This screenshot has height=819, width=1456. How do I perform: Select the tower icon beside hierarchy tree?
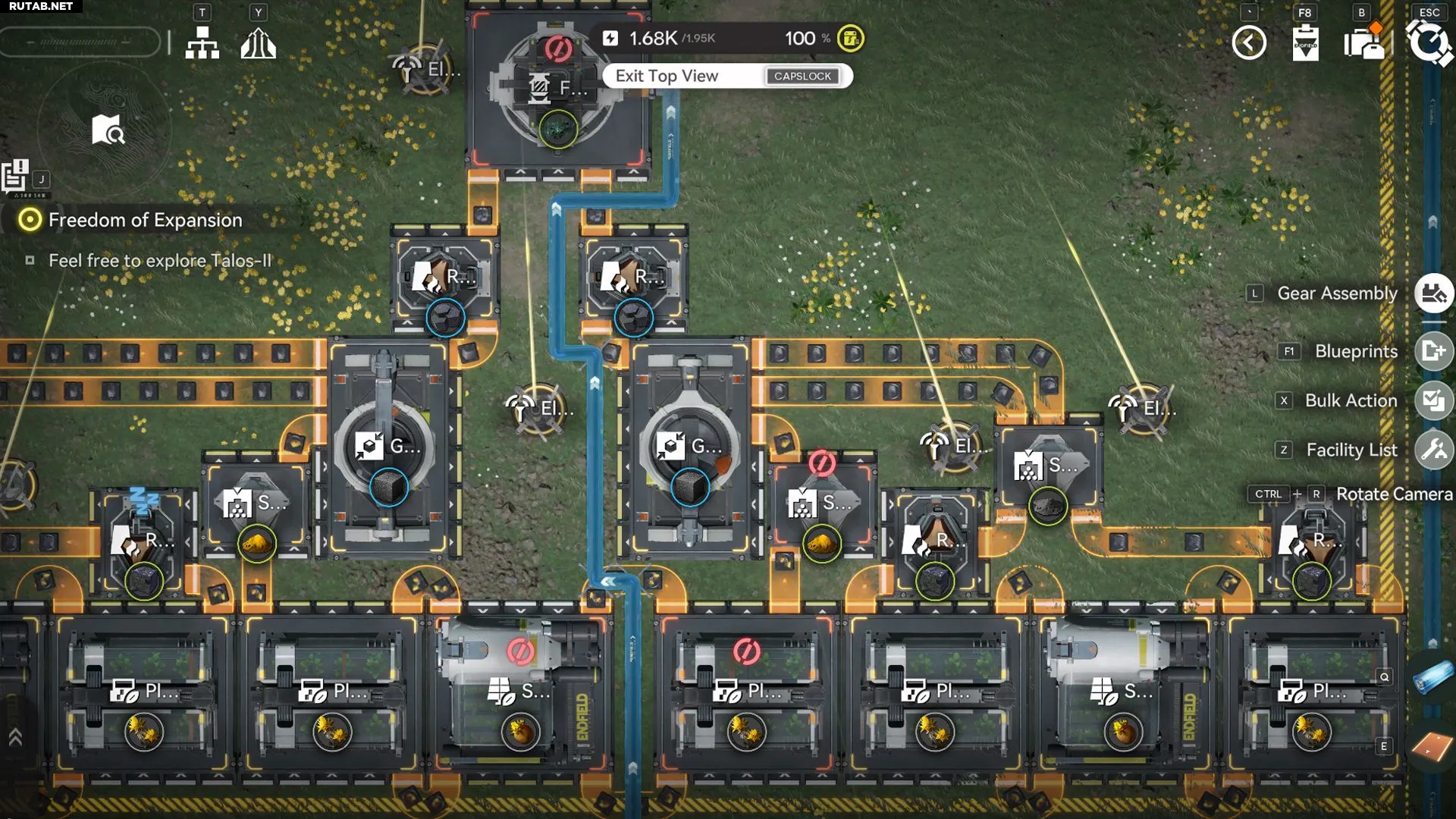(x=258, y=43)
